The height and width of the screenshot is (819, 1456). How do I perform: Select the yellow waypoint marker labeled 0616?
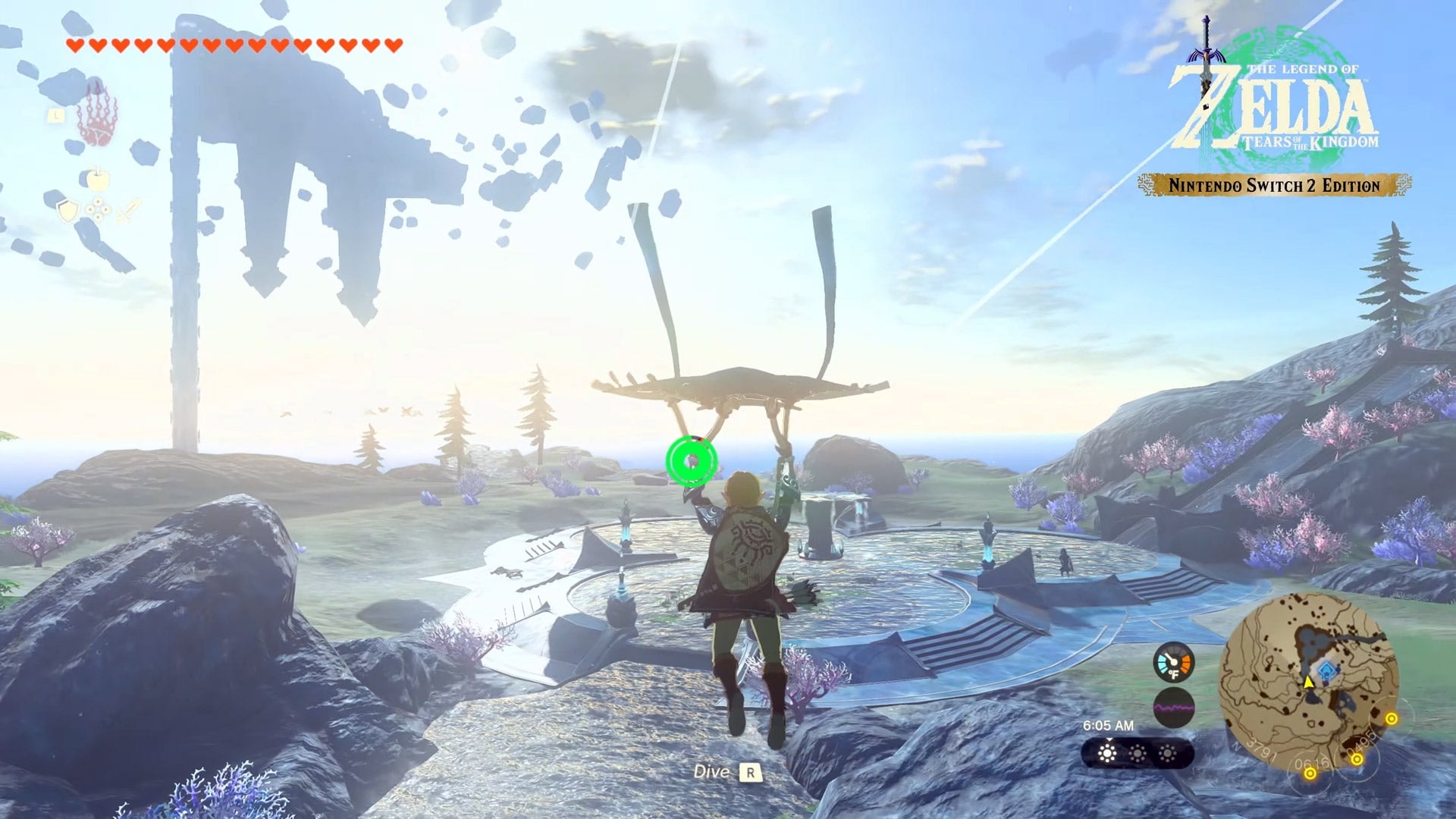click(1310, 774)
